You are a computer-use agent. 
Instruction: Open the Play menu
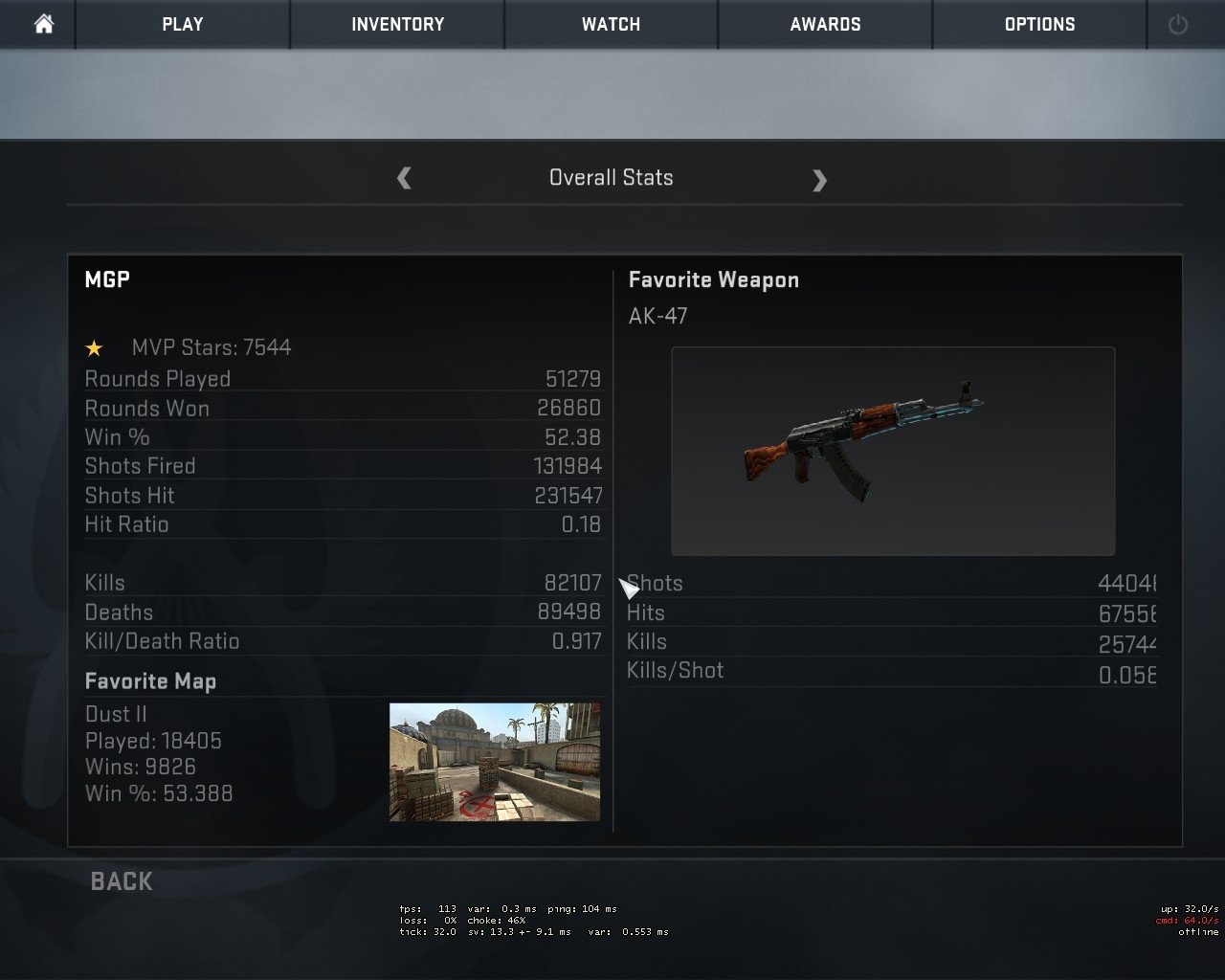click(182, 24)
